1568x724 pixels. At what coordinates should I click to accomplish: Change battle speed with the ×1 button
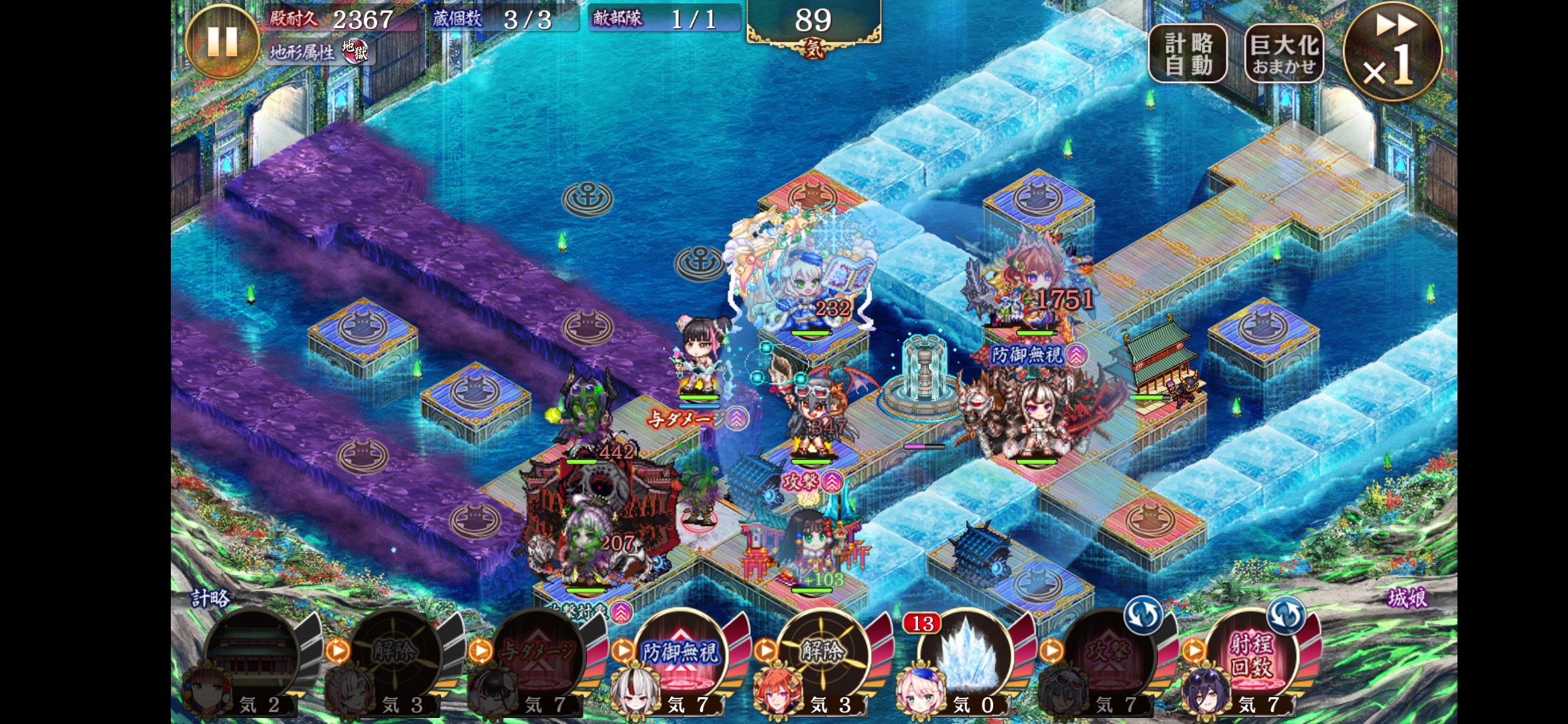click(1392, 52)
